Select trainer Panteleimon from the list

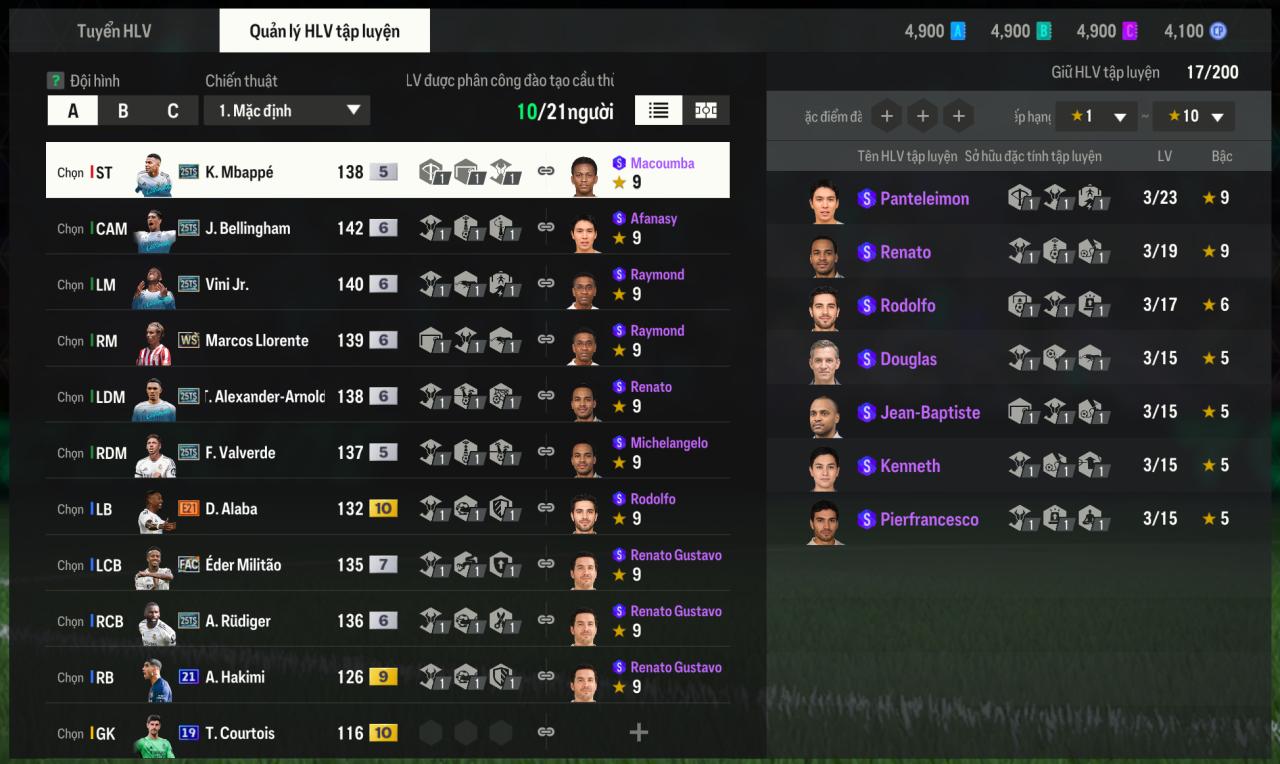924,199
